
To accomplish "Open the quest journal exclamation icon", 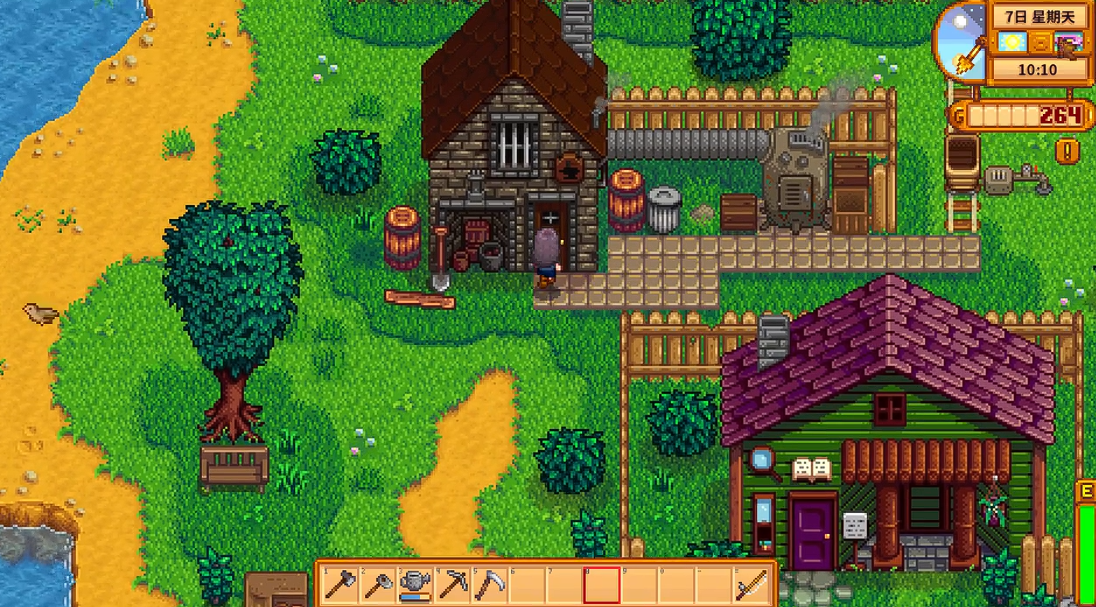I will (x=1067, y=152).
